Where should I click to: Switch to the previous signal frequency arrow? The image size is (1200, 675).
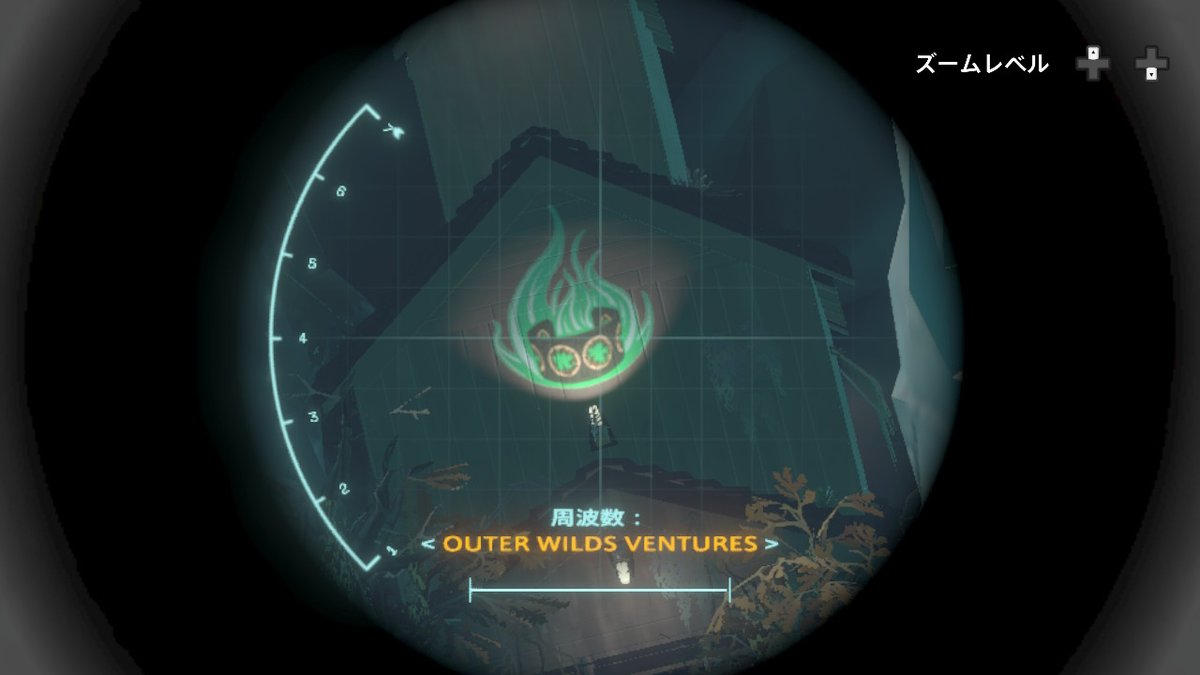pos(426,545)
